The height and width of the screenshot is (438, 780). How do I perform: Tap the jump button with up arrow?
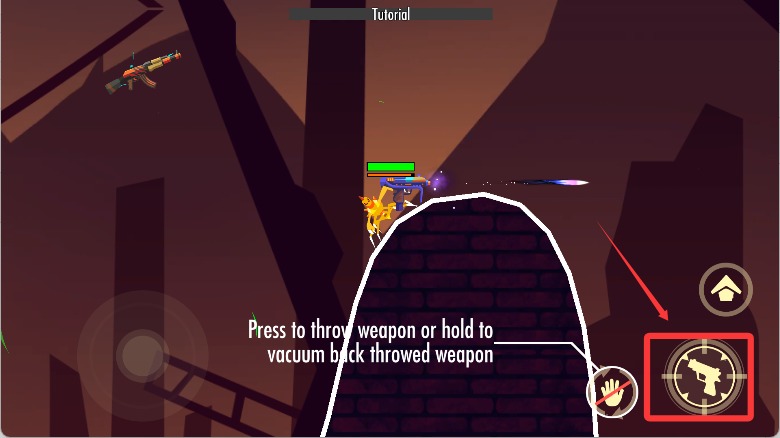point(725,291)
